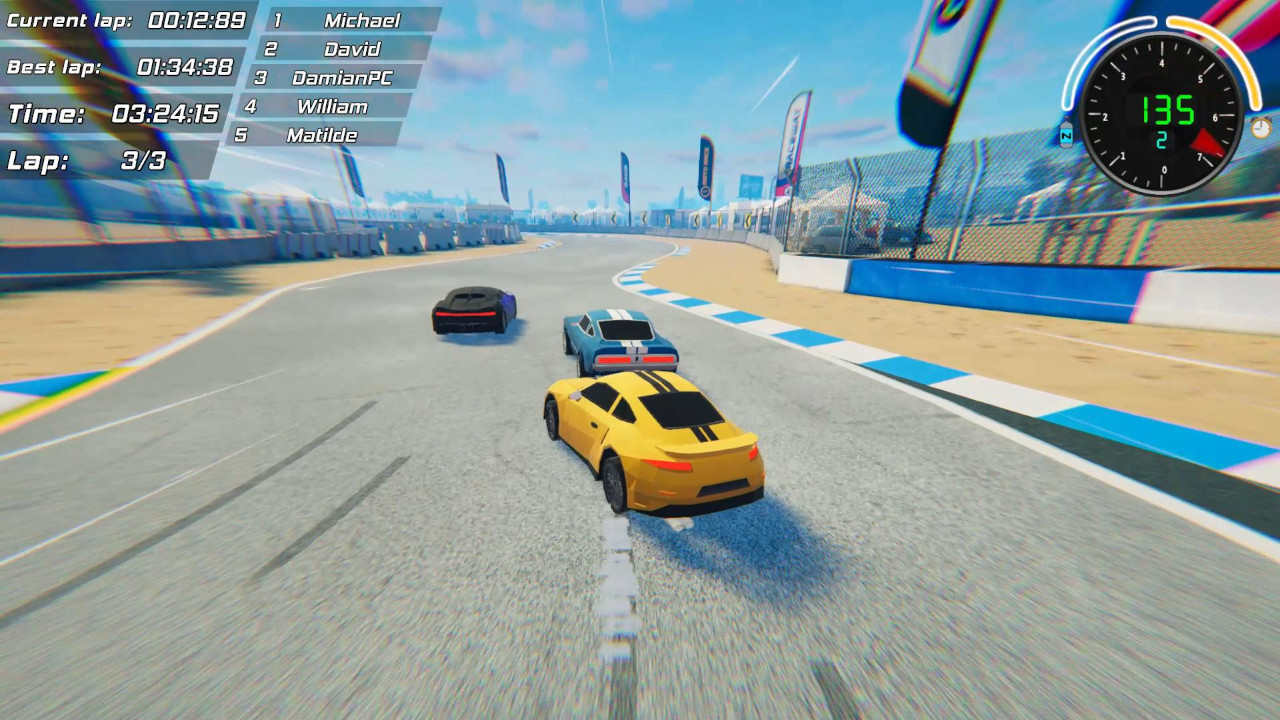The image size is (1280, 720).
Task: Click the William leaderboard entry
Action: (x=334, y=106)
